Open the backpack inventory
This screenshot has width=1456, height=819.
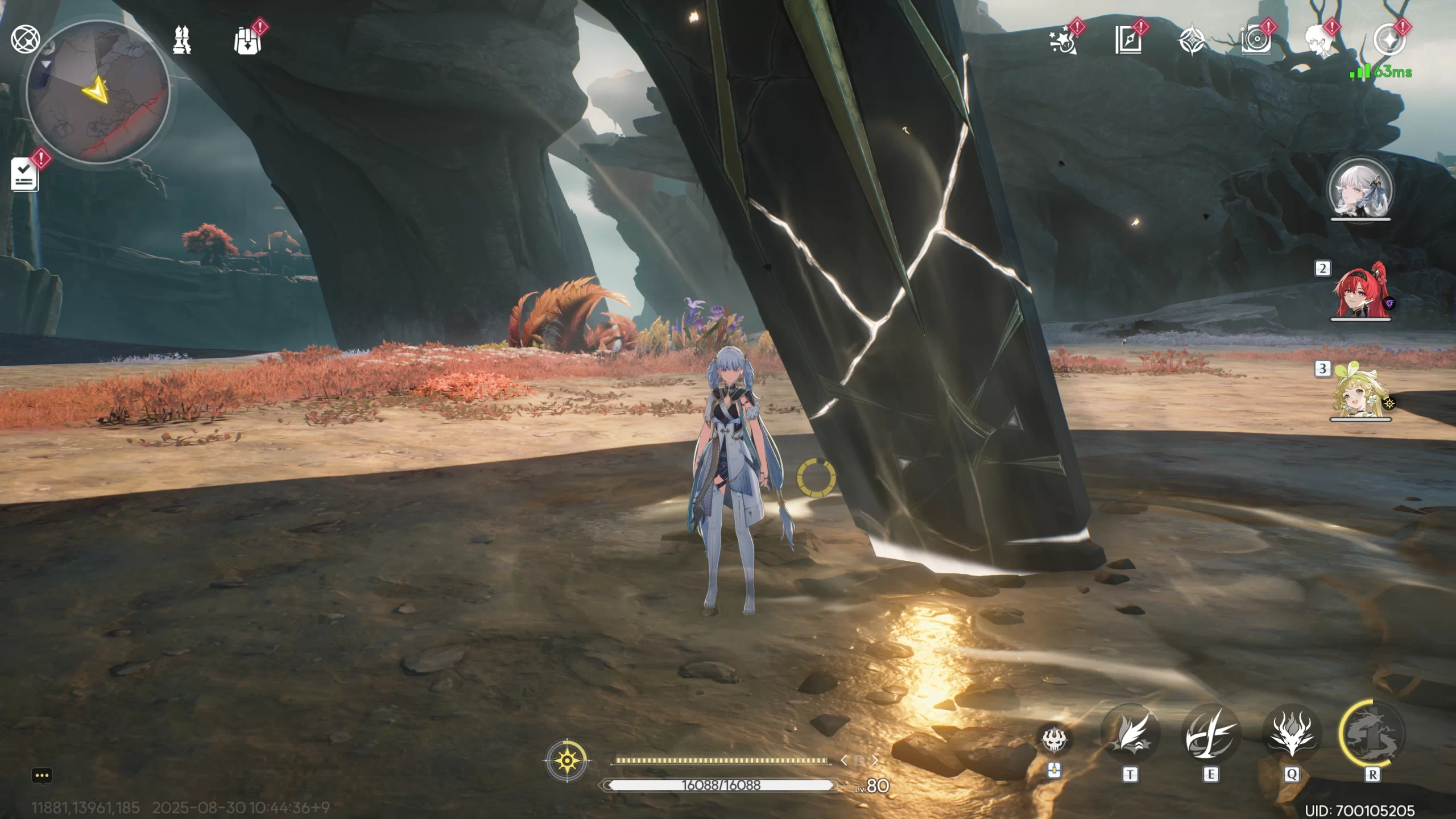(247, 41)
